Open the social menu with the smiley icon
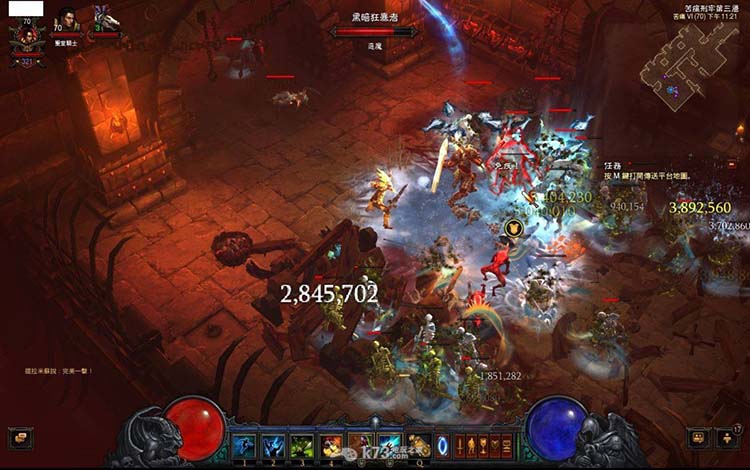 [701, 438]
